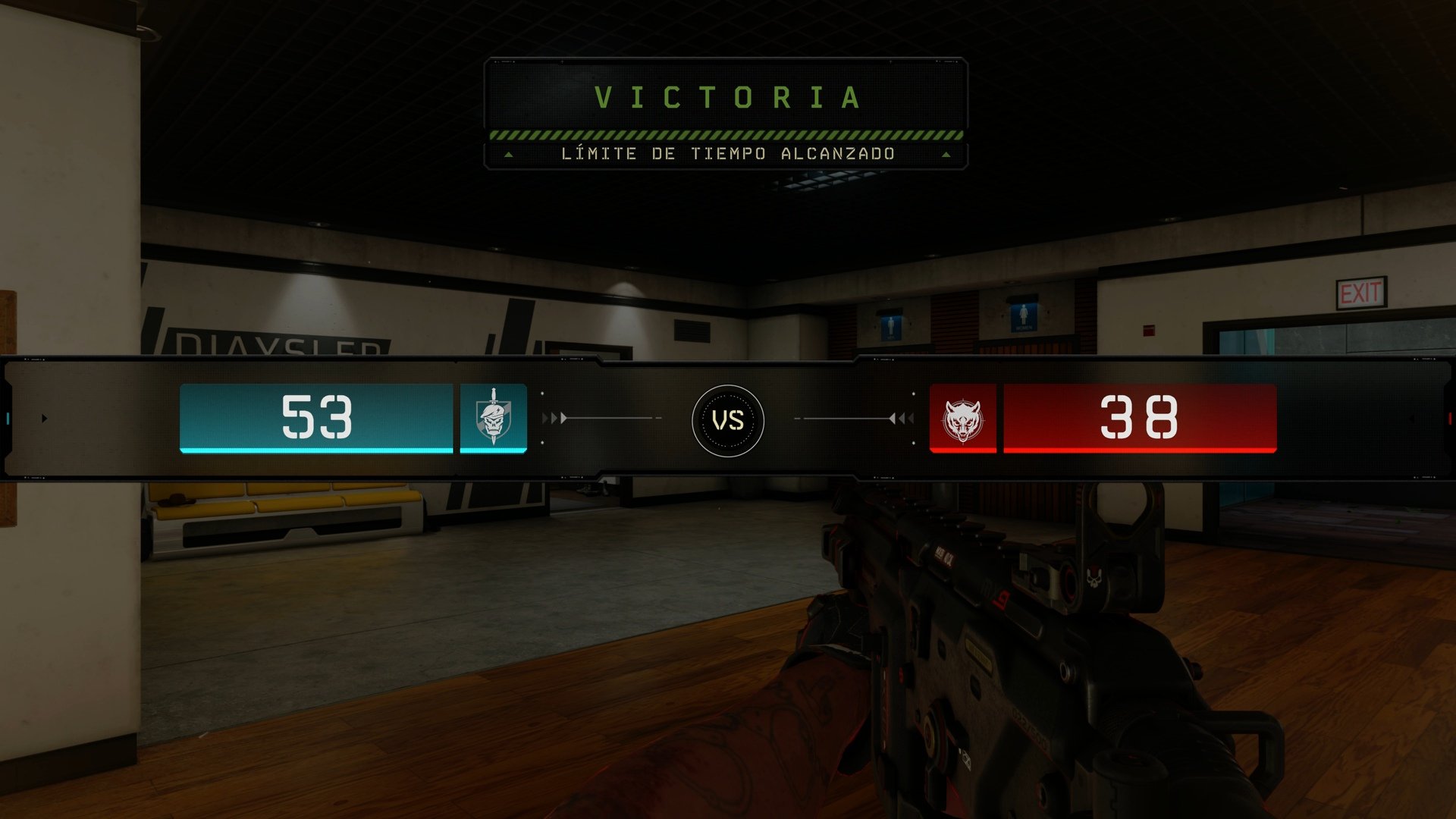Image resolution: width=1456 pixels, height=819 pixels.
Task: Select the LÍMITE DE TIEMPO ALCANZADO subtitle
Action: point(728,154)
